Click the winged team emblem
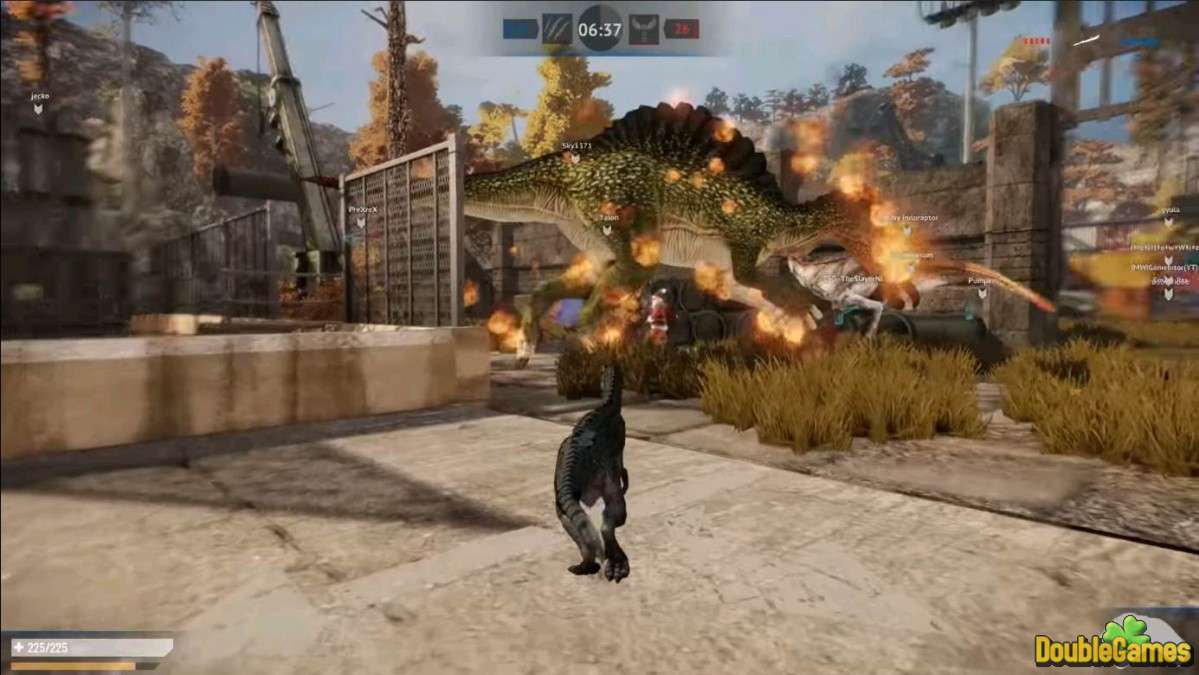The width and height of the screenshot is (1199, 675). pos(644,29)
